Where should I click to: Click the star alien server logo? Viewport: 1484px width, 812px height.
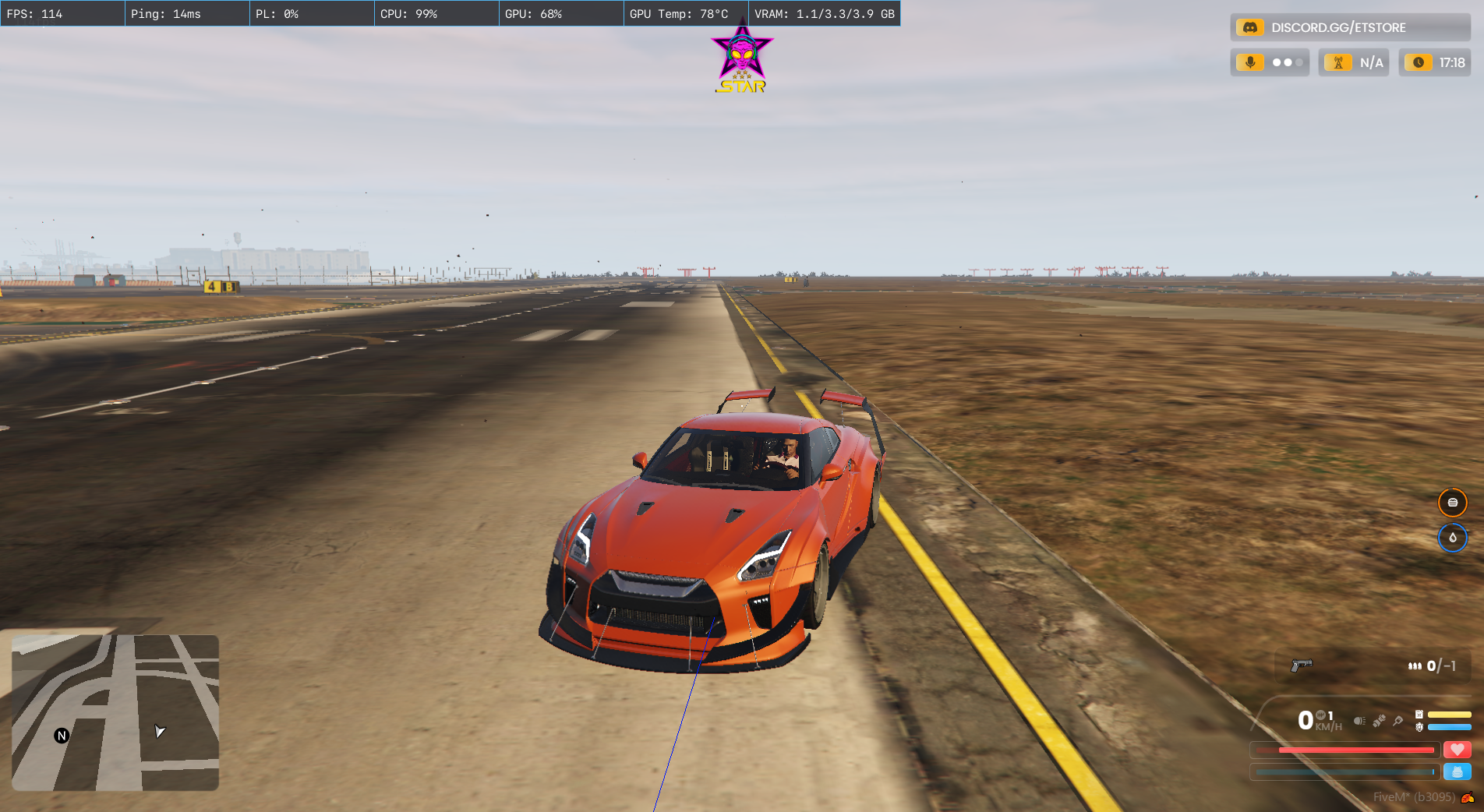[742, 58]
